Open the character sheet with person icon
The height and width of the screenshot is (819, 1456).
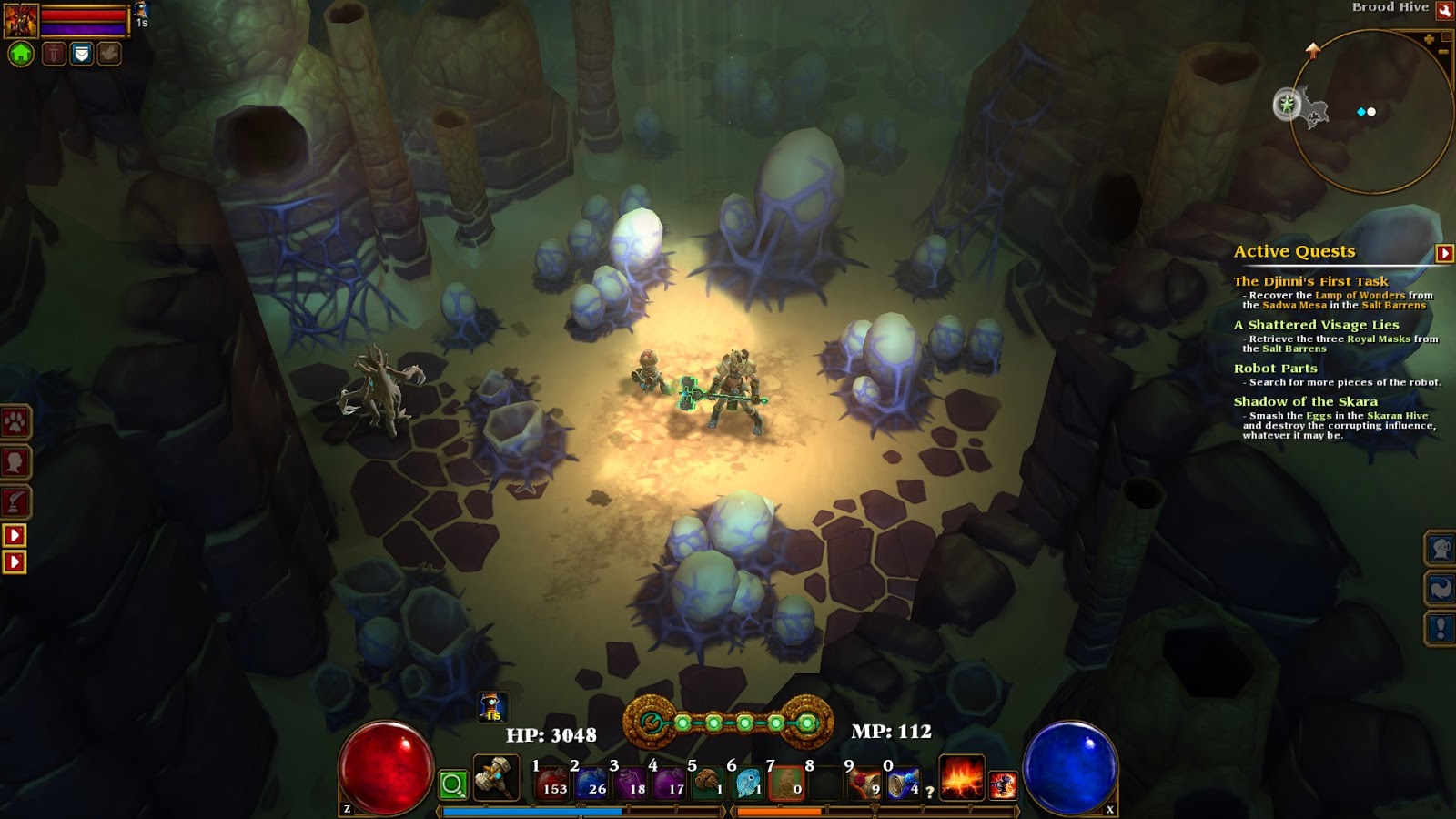coord(15,461)
